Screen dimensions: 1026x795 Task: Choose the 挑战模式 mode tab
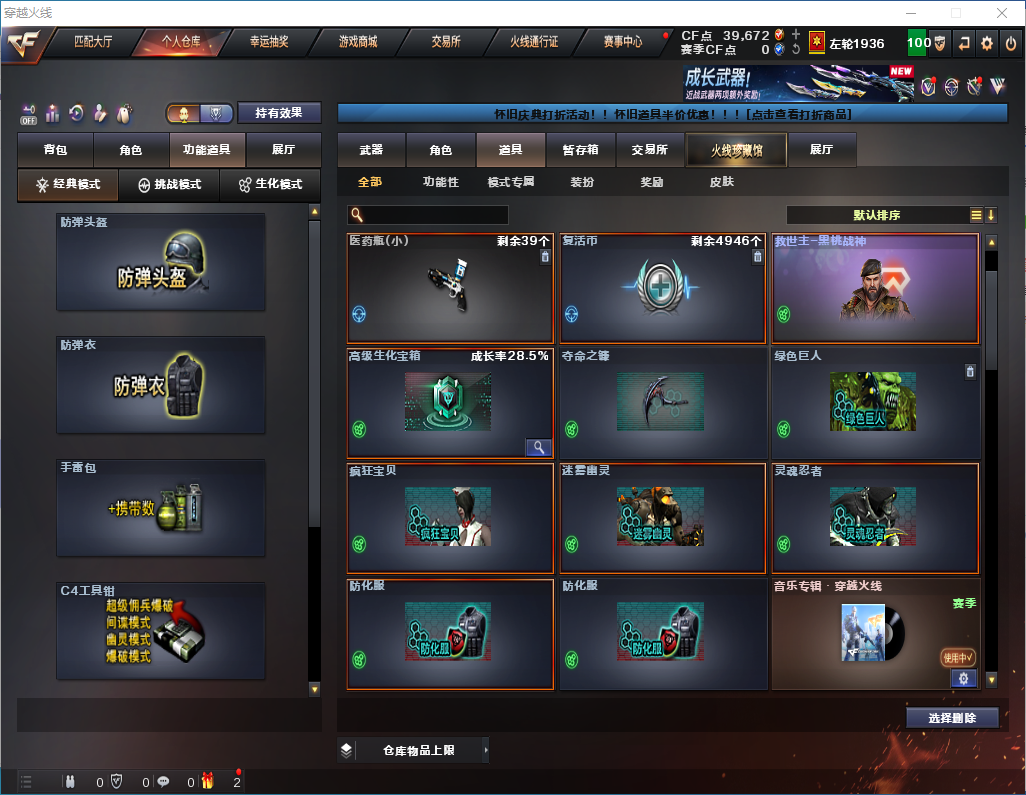click(x=169, y=185)
